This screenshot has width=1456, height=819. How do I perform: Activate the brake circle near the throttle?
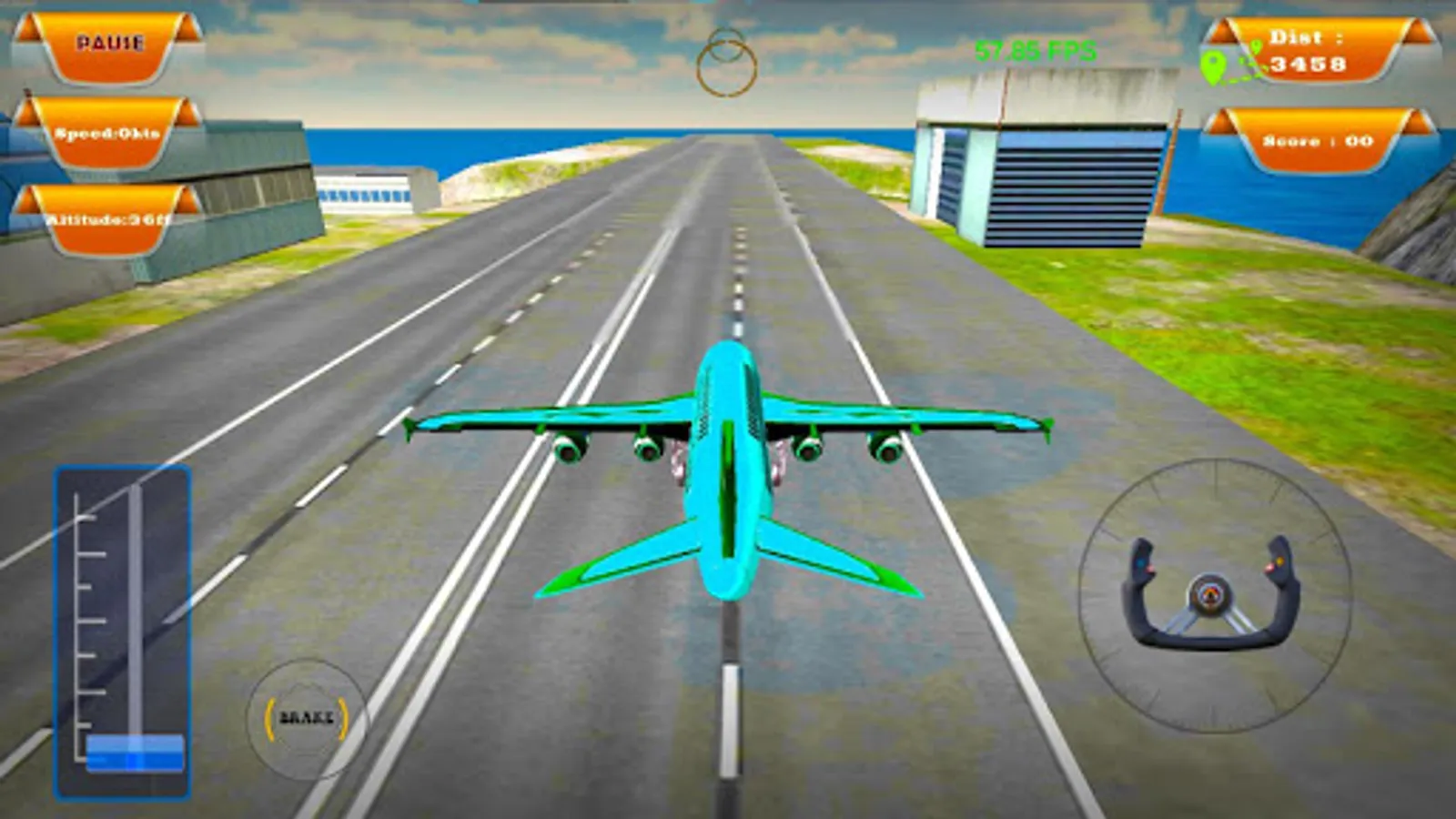[306, 717]
